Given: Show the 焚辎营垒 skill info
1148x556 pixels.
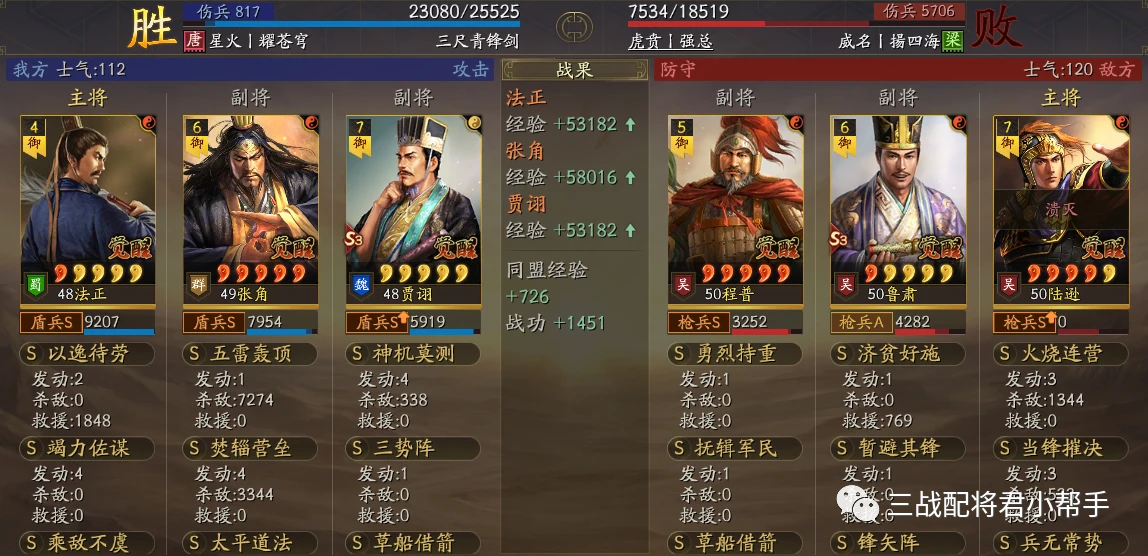Looking at the screenshot, I should click(250, 448).
